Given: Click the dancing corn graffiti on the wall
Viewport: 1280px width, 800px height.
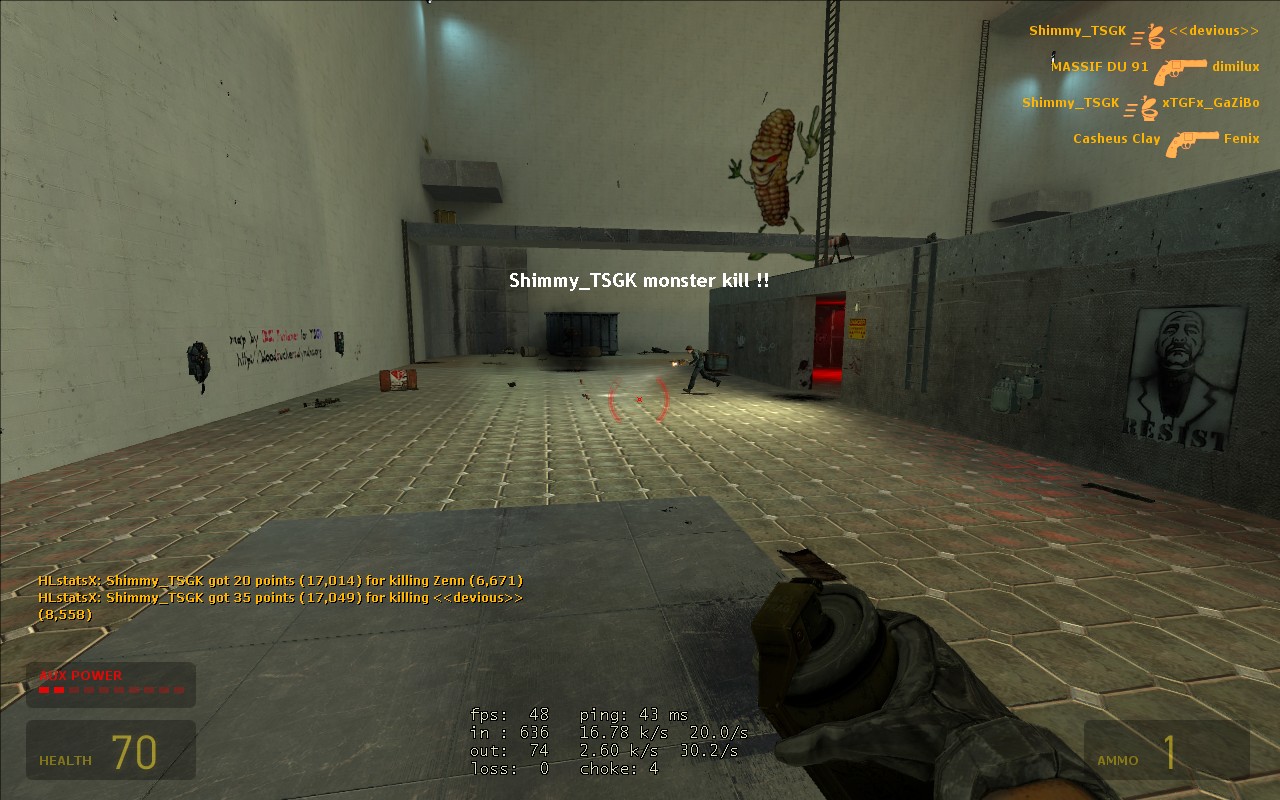Looking at the screenshot, I should [x=770, y=165].
